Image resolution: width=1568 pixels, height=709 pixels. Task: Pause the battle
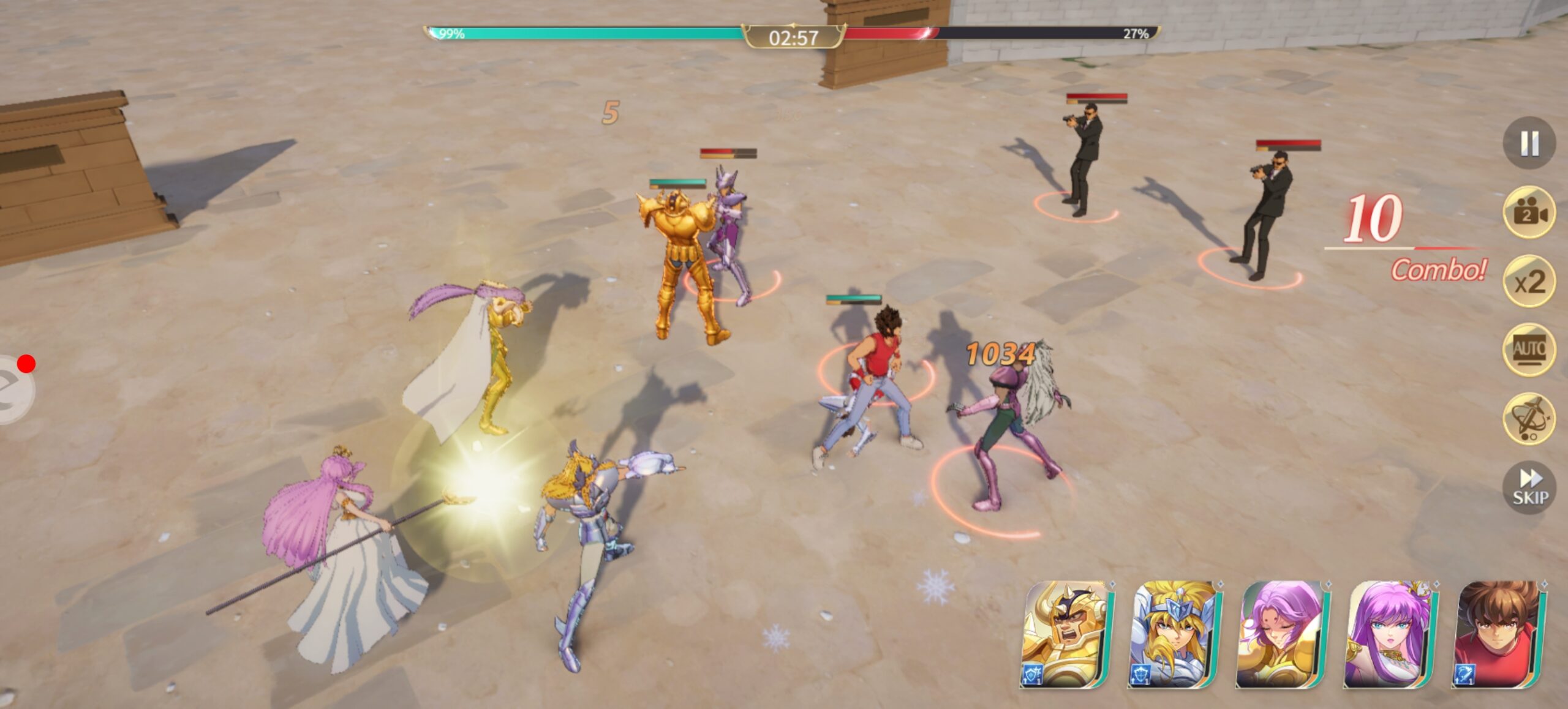(x=1529, y=143)
